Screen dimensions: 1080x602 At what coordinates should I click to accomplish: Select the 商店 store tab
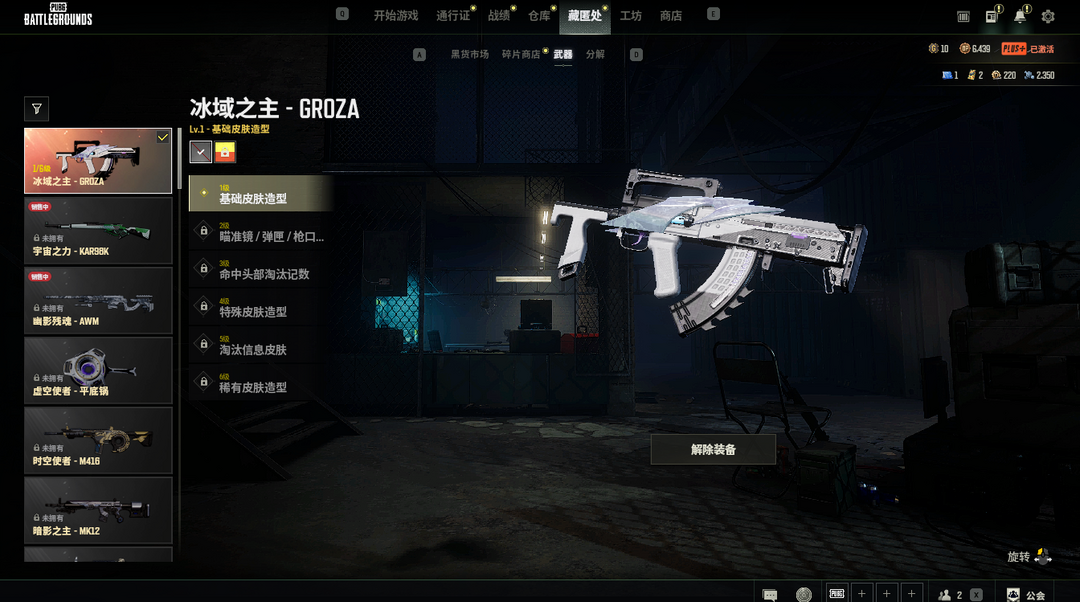tap(671, 16)
